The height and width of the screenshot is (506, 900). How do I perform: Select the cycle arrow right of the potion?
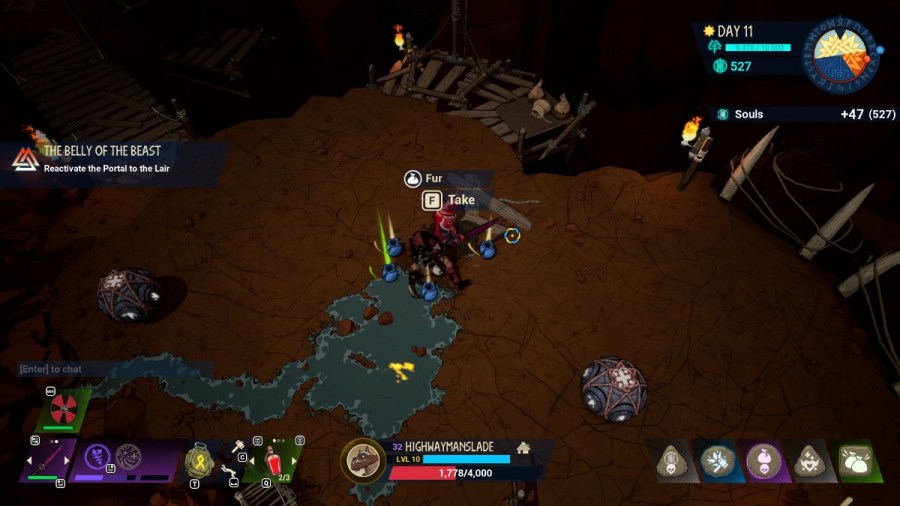pos(296,463)
